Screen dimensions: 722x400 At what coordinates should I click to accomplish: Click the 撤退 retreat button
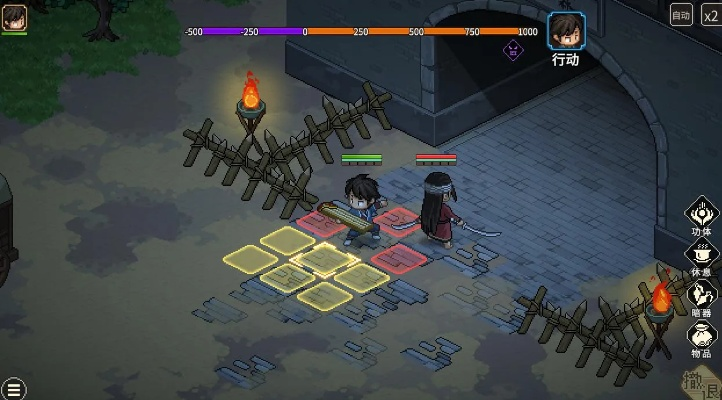coord(701,382)
